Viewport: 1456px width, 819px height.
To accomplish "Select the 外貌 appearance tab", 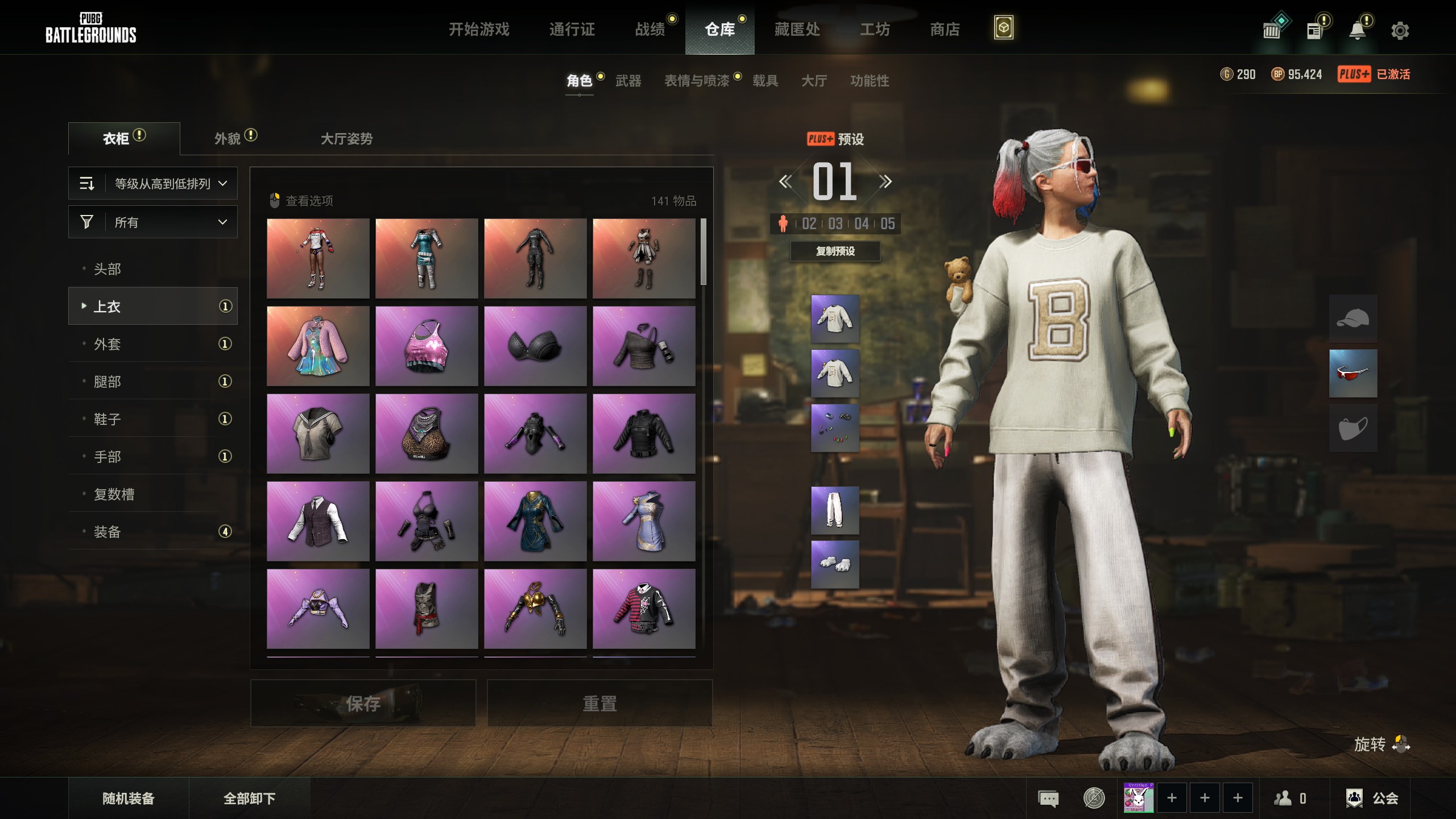I will [x=228, y=139].
